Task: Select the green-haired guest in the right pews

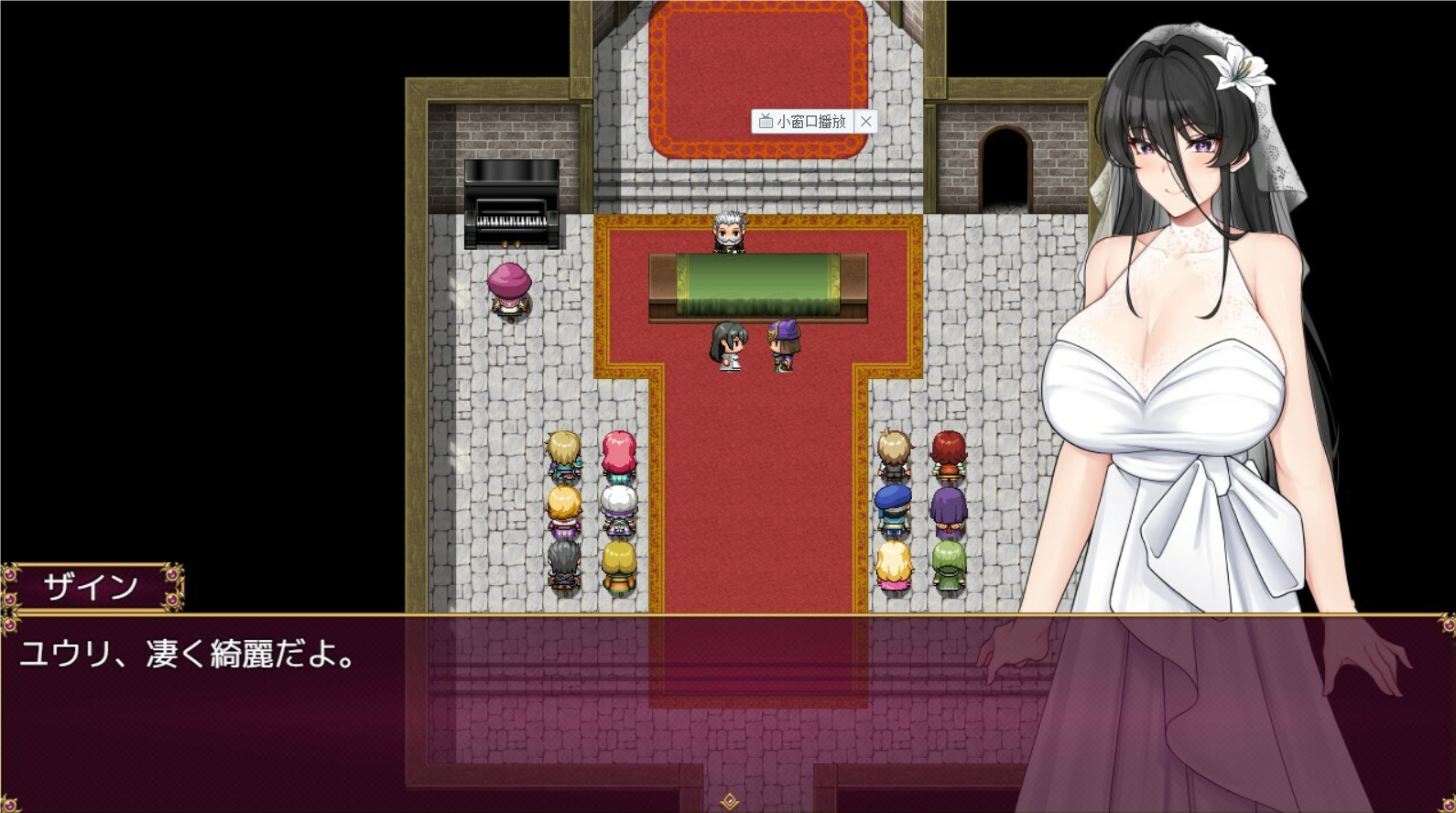Action: click(951, 563)
